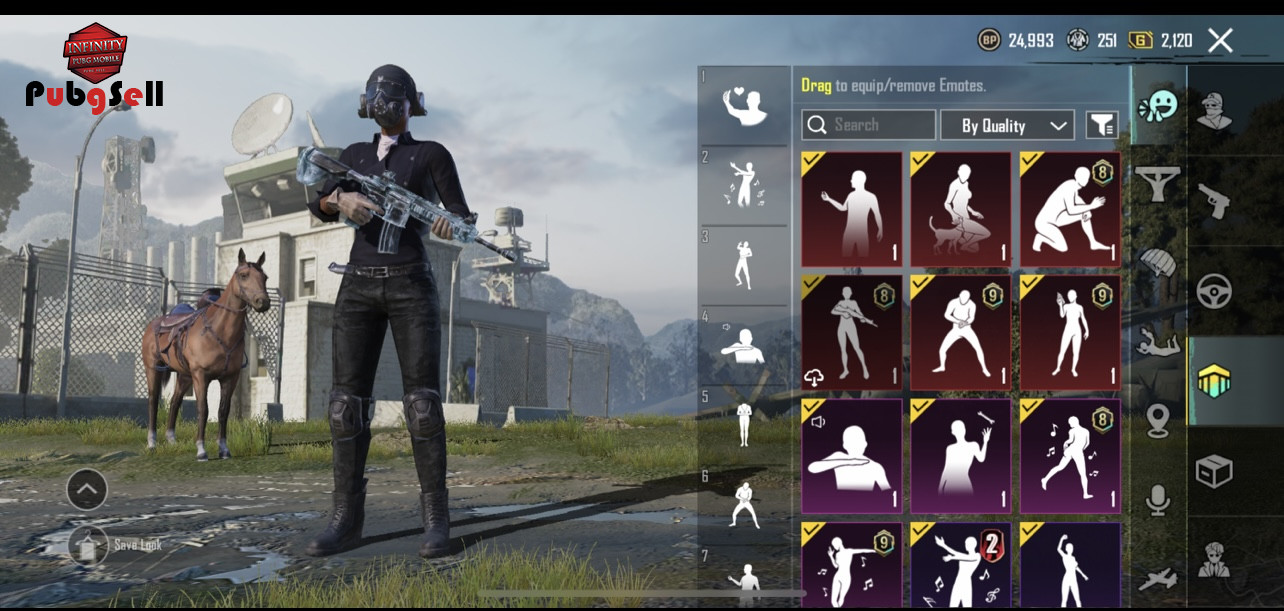This screenshot has height=611, width=1284.
Task: Click the emote Search field
Action: [x=868, y=125]
